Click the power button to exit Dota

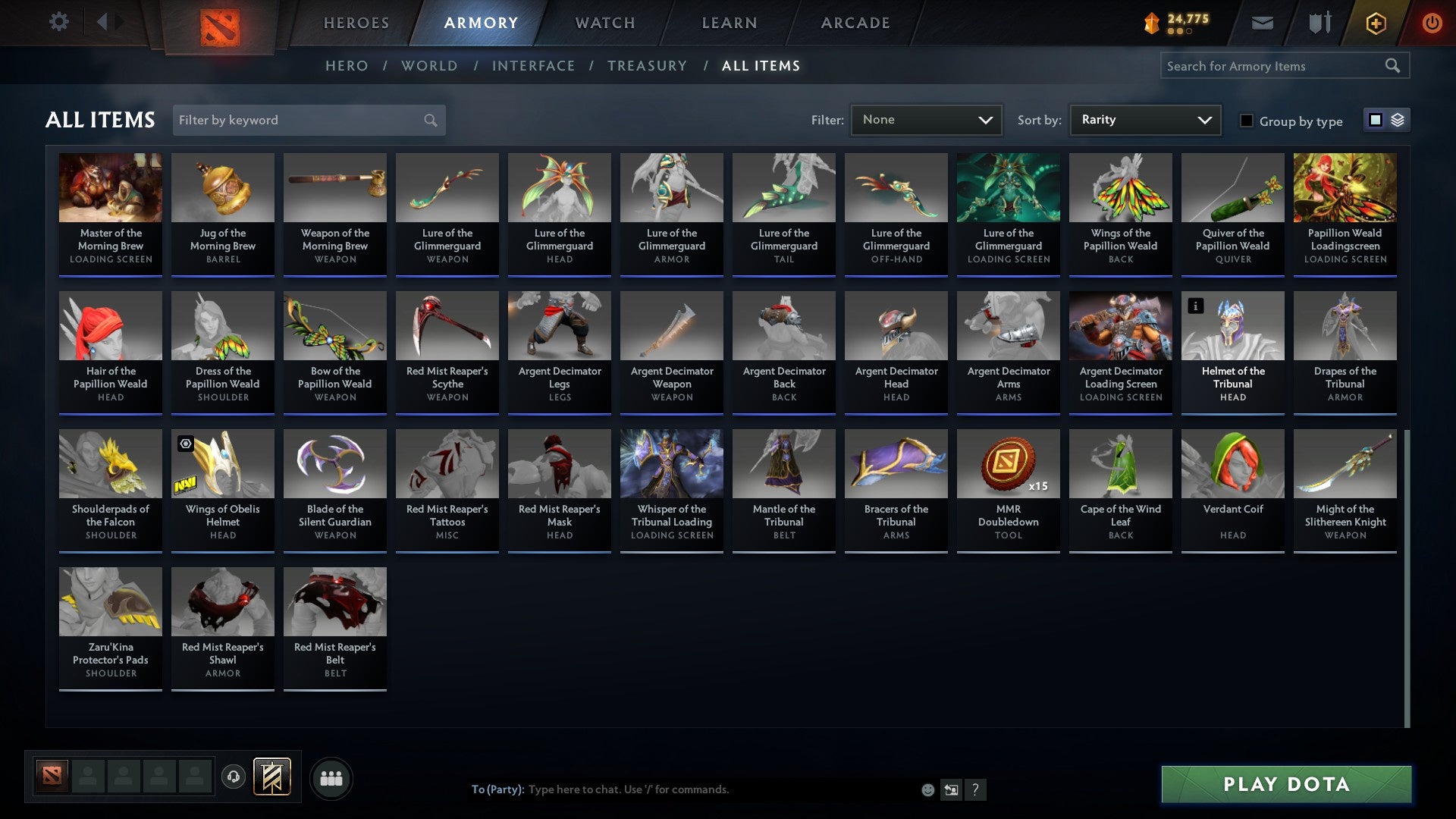pos(1433,23)
